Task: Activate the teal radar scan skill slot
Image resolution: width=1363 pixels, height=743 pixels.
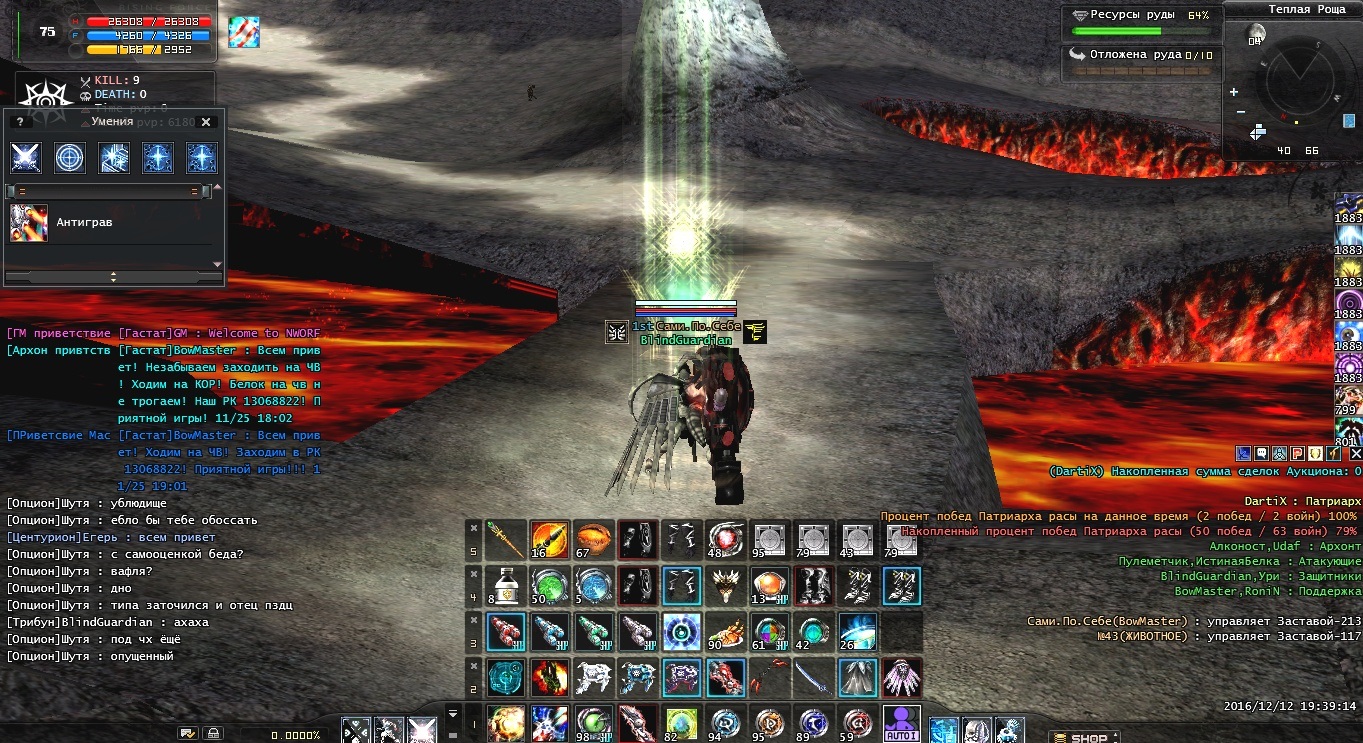Action: (x=506, y=678)
